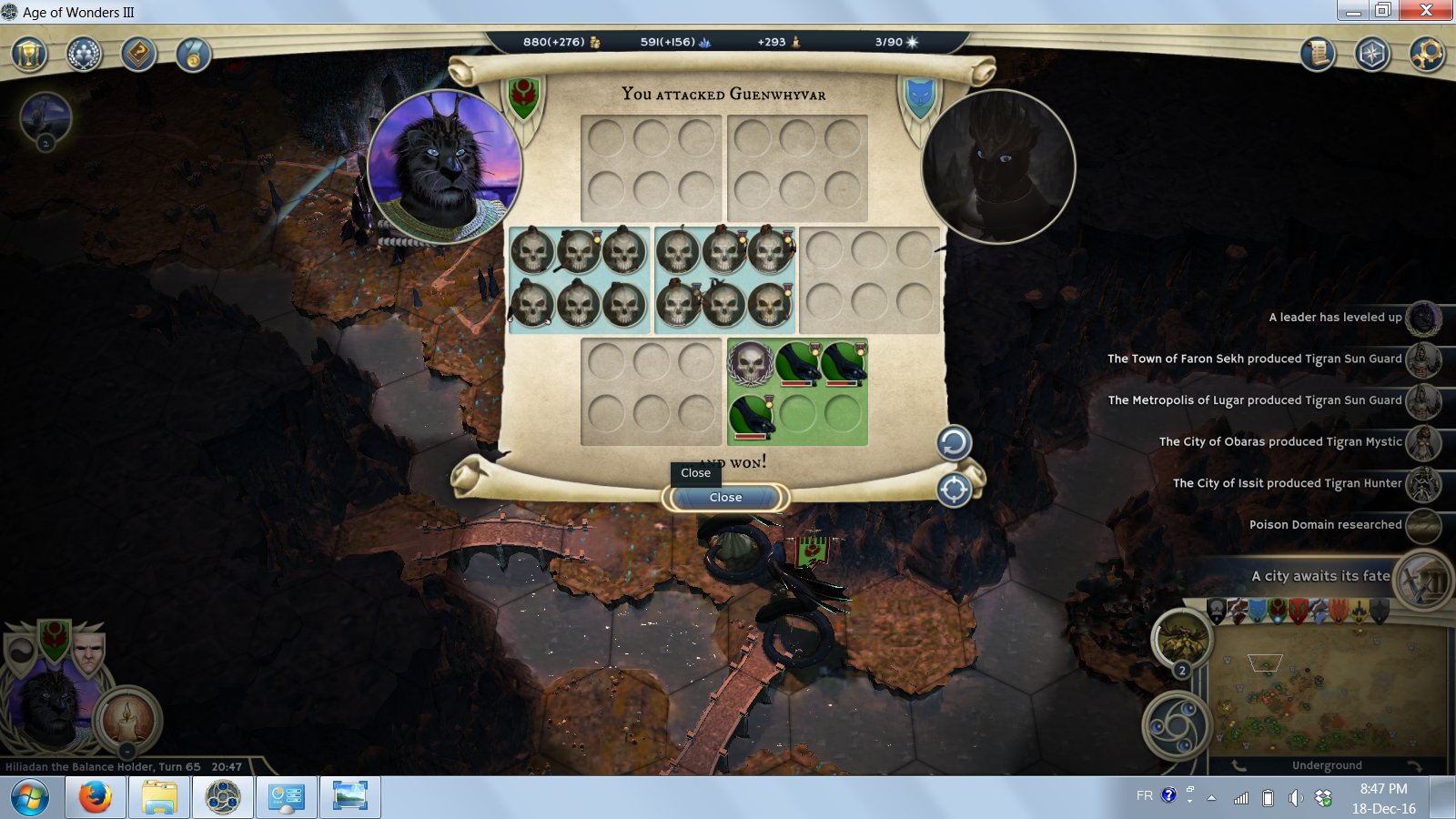Open the spellbook swirl button near minimap
1456x819 pixels.
pyautogui.click(x=1176, y=725)
